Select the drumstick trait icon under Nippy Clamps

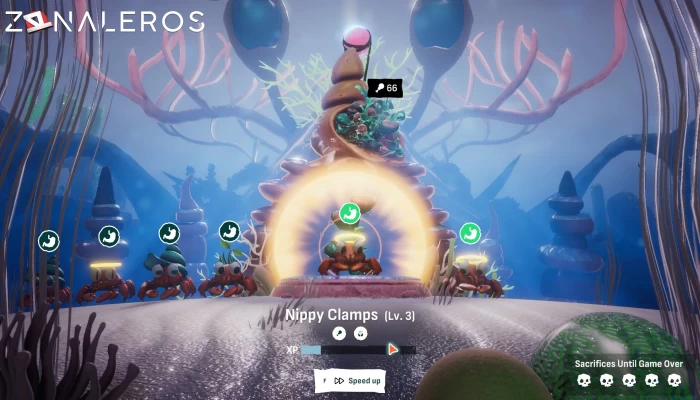[339, 333]
